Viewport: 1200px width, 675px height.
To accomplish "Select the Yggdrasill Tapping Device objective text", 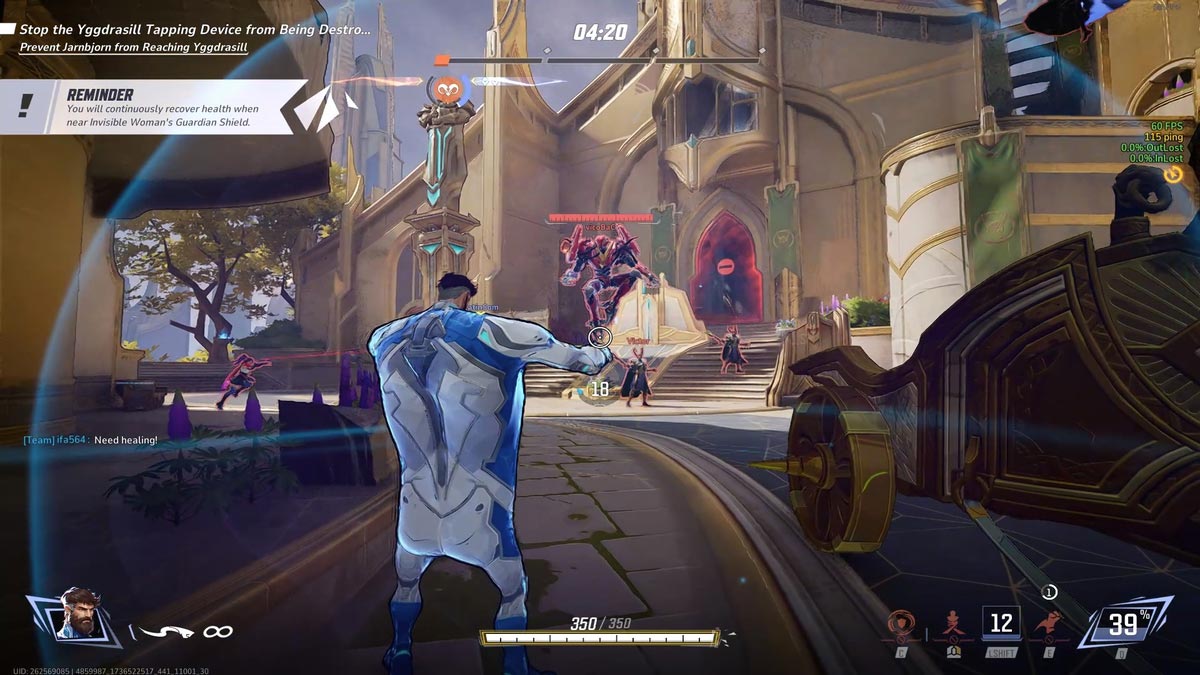I will [194, 30].
